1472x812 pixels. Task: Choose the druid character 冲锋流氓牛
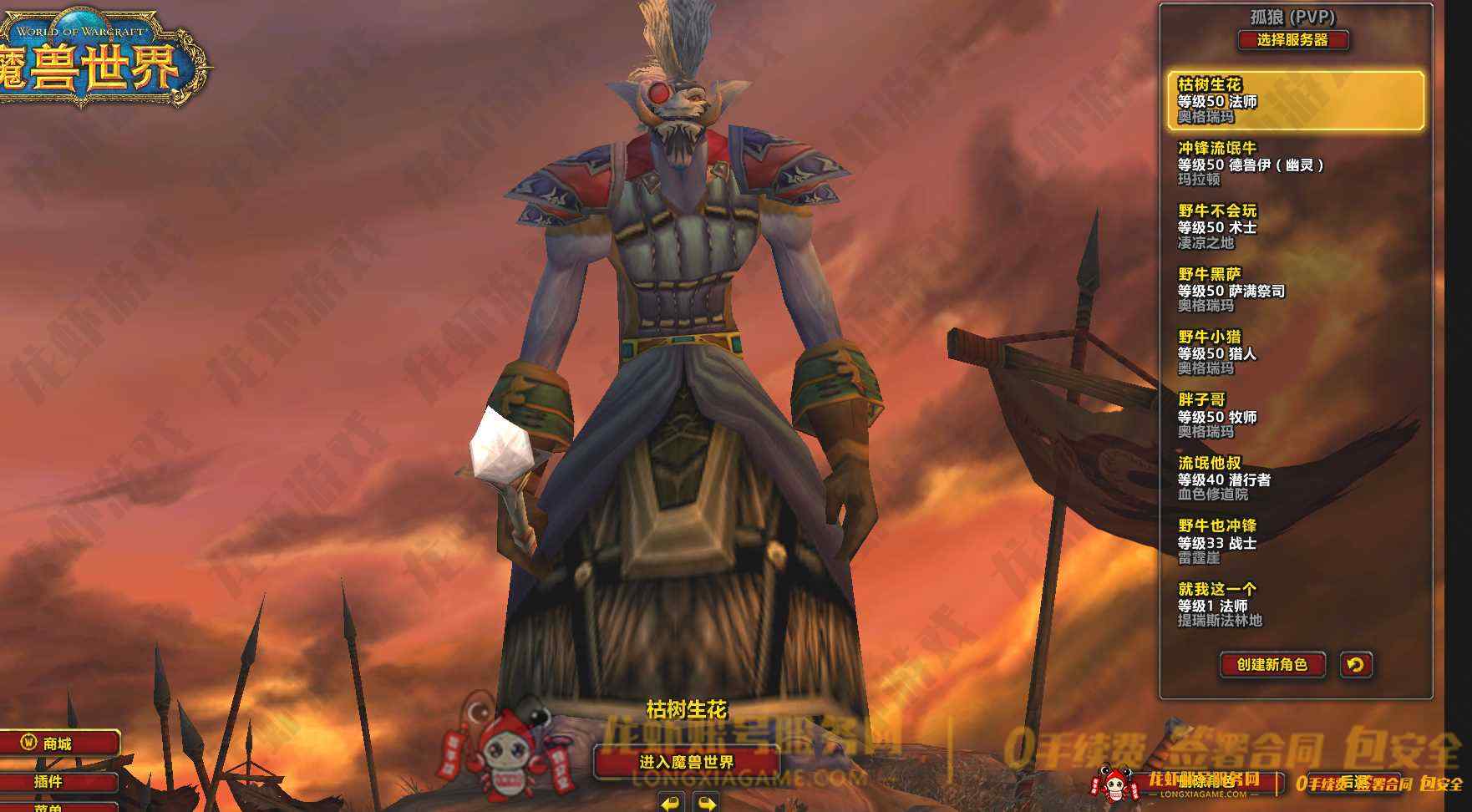[1295, 164]
